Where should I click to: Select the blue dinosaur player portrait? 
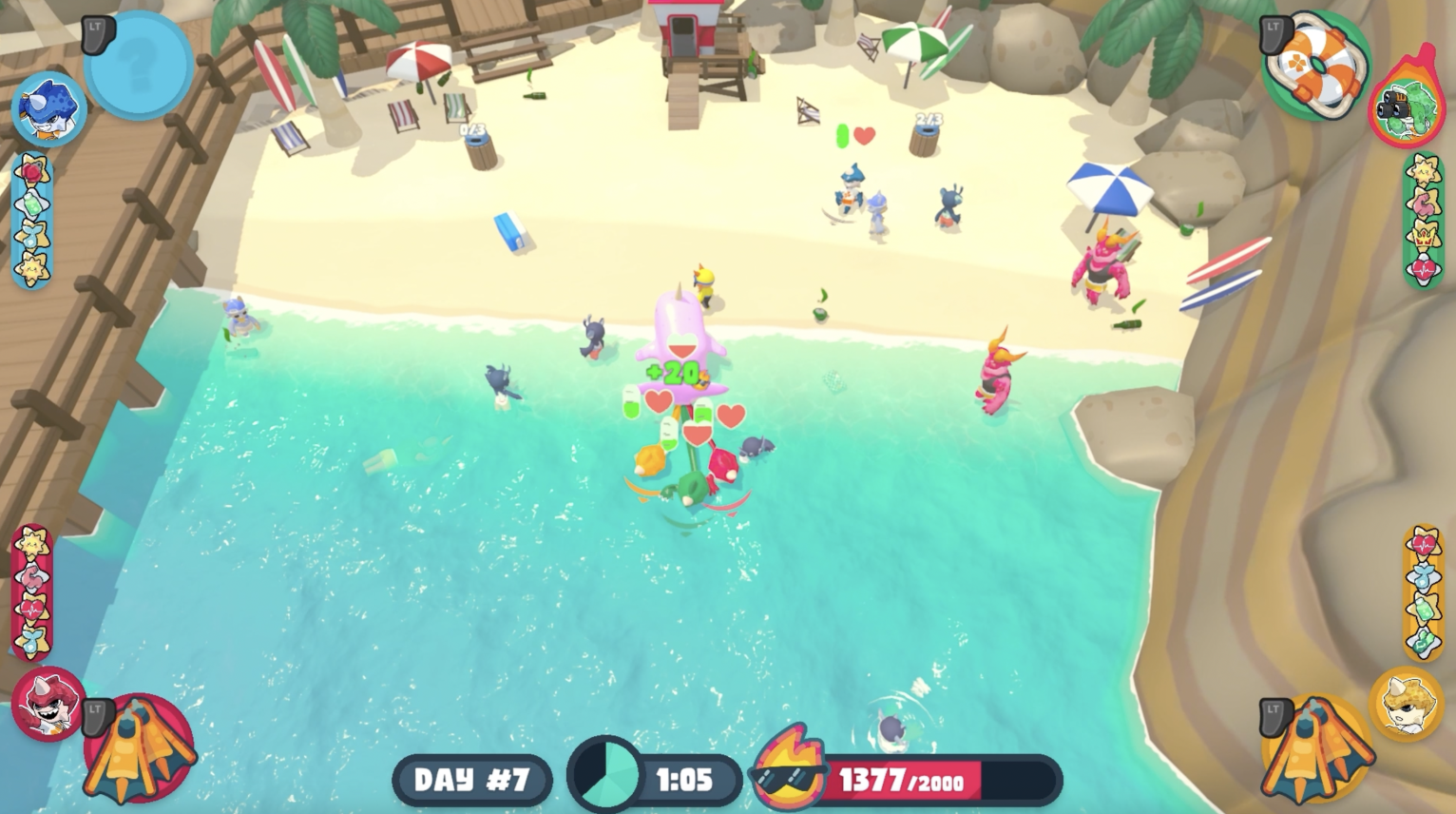(x=48, y=109)
